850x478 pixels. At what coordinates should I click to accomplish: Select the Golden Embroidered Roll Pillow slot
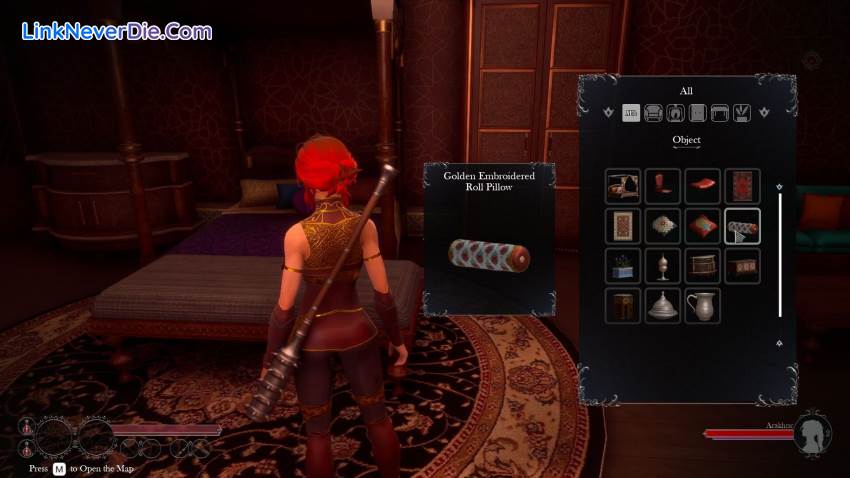742,226
